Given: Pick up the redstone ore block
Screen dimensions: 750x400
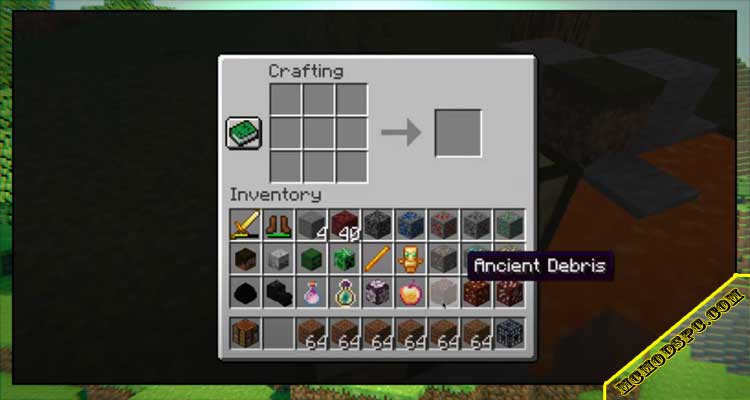Looking at the screenshot, I should (443, 227).
